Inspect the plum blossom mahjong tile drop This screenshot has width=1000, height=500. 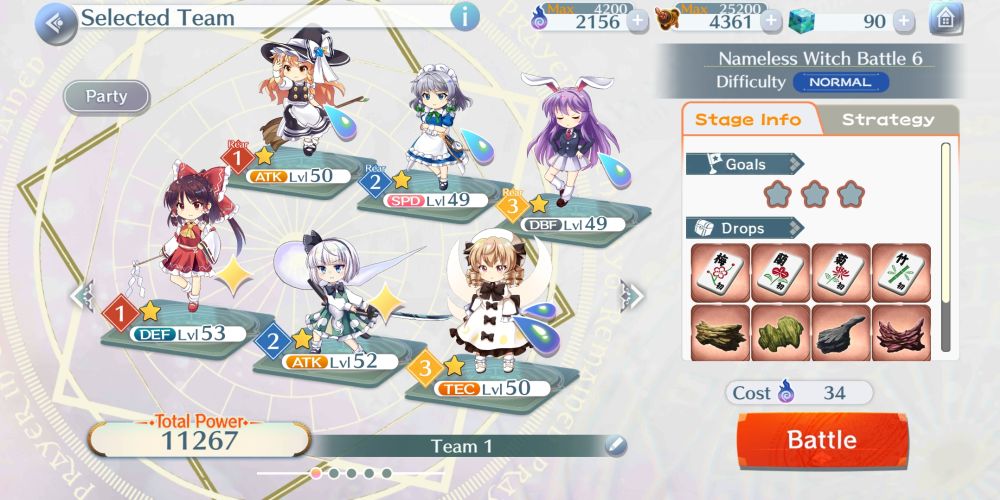click(720, 273)
